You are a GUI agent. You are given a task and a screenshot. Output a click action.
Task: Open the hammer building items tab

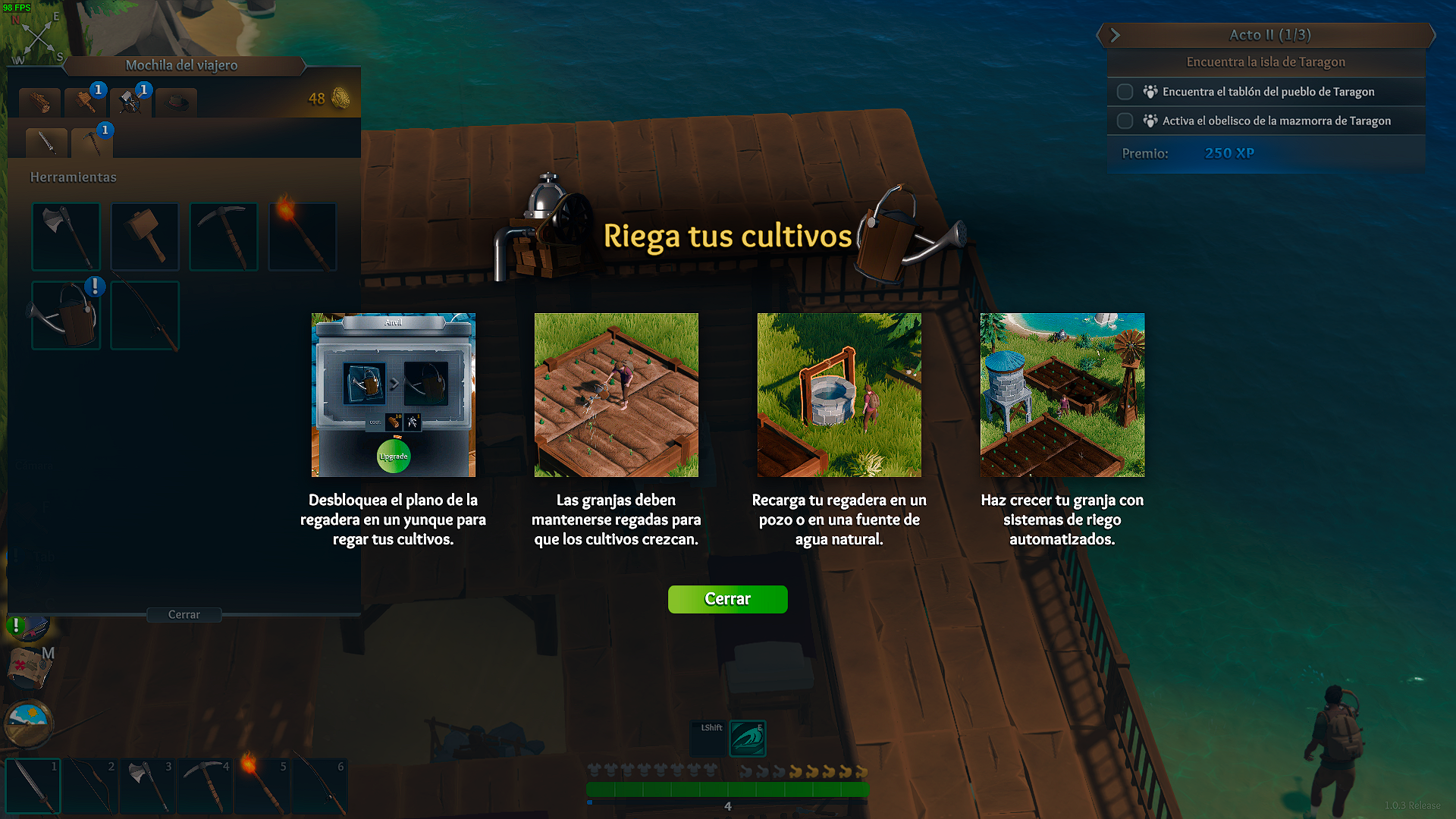(x=85, y=102)
